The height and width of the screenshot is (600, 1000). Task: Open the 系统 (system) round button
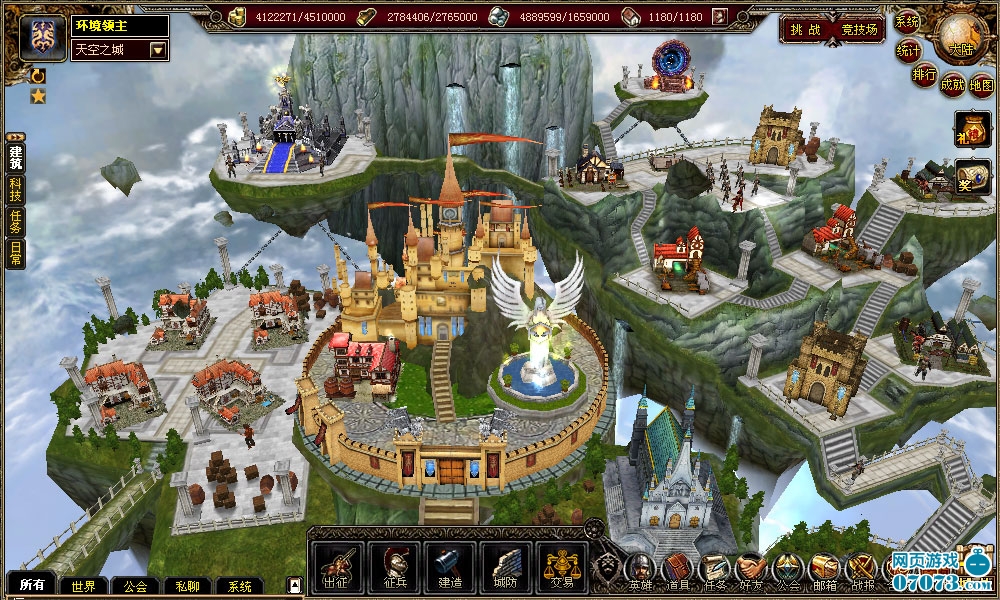coord(907,21)
